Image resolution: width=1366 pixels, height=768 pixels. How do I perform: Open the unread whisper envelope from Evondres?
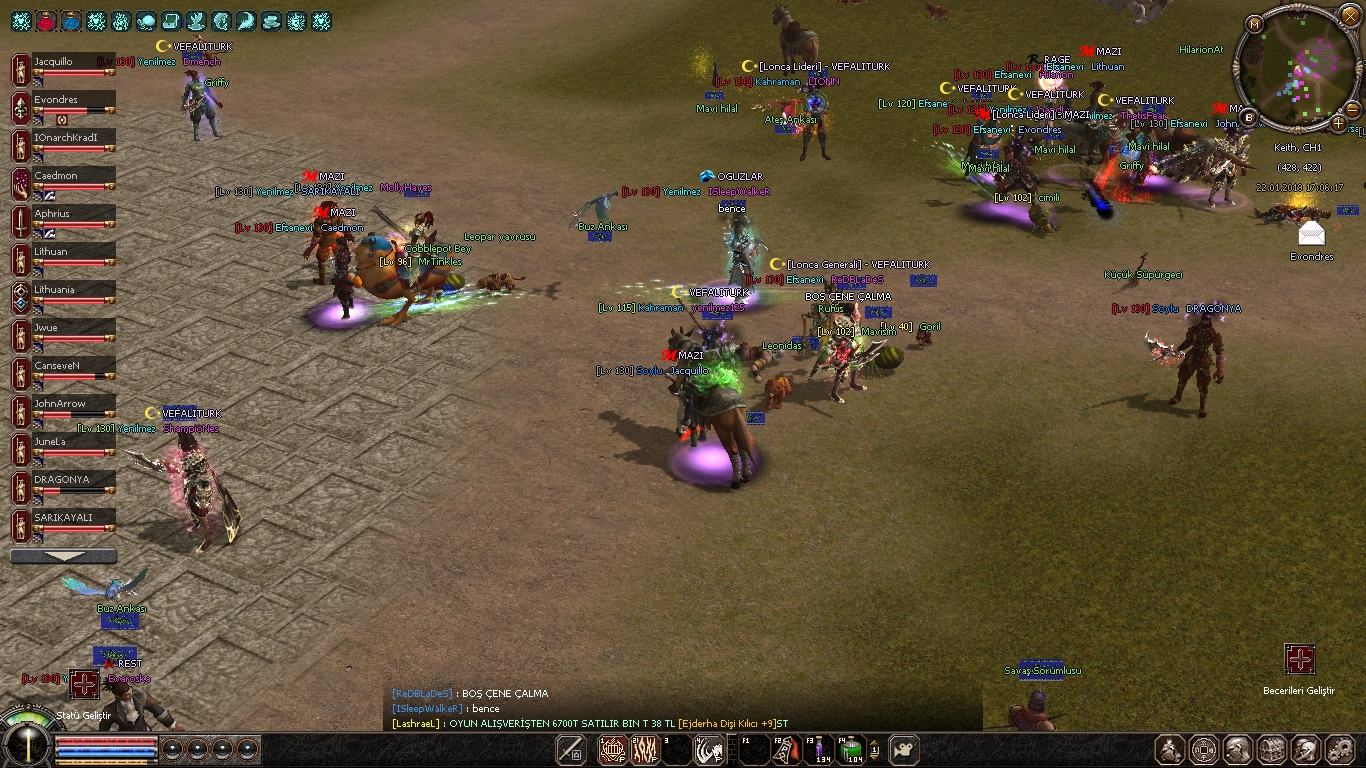pyautogui.click(x=1311, y=234)
